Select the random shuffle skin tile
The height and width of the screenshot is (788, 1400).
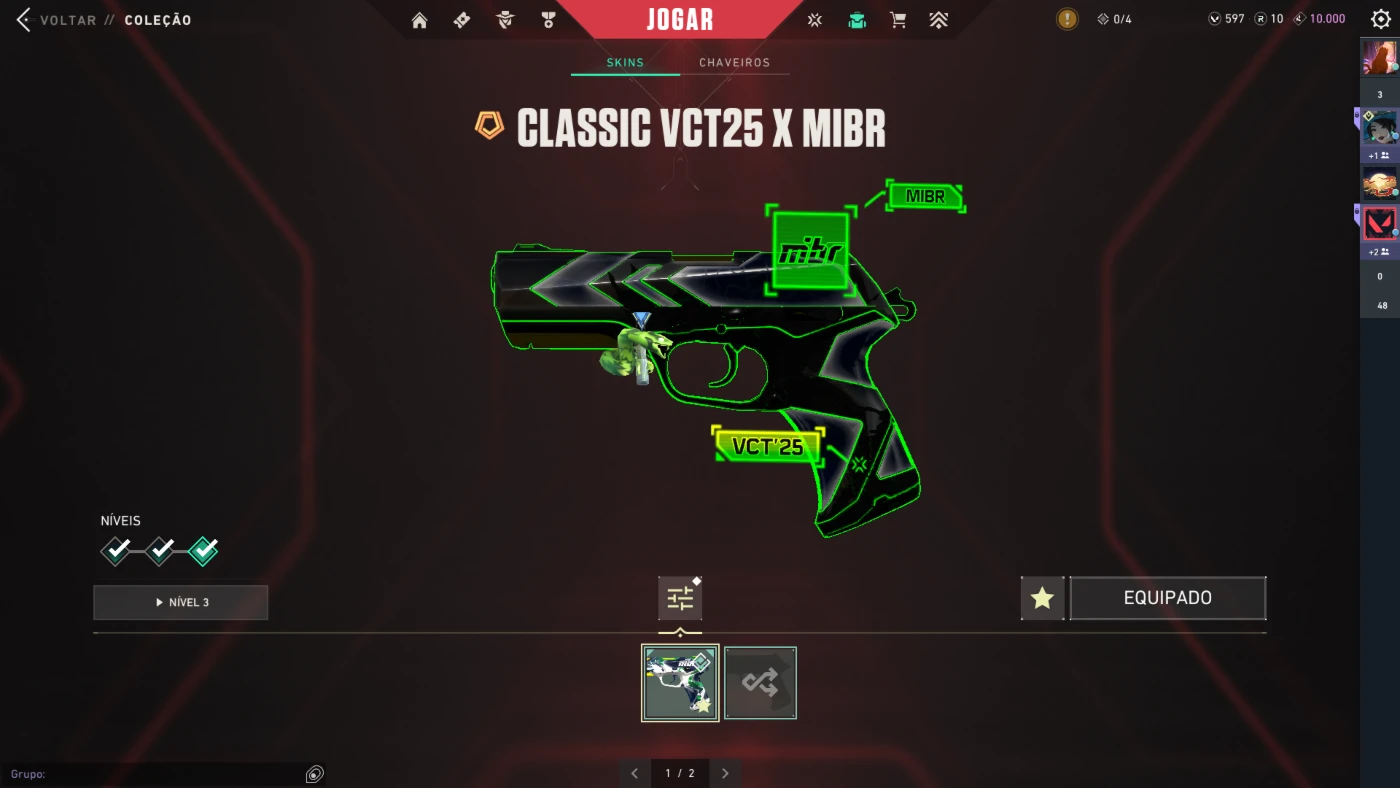[x=760, y=683]
